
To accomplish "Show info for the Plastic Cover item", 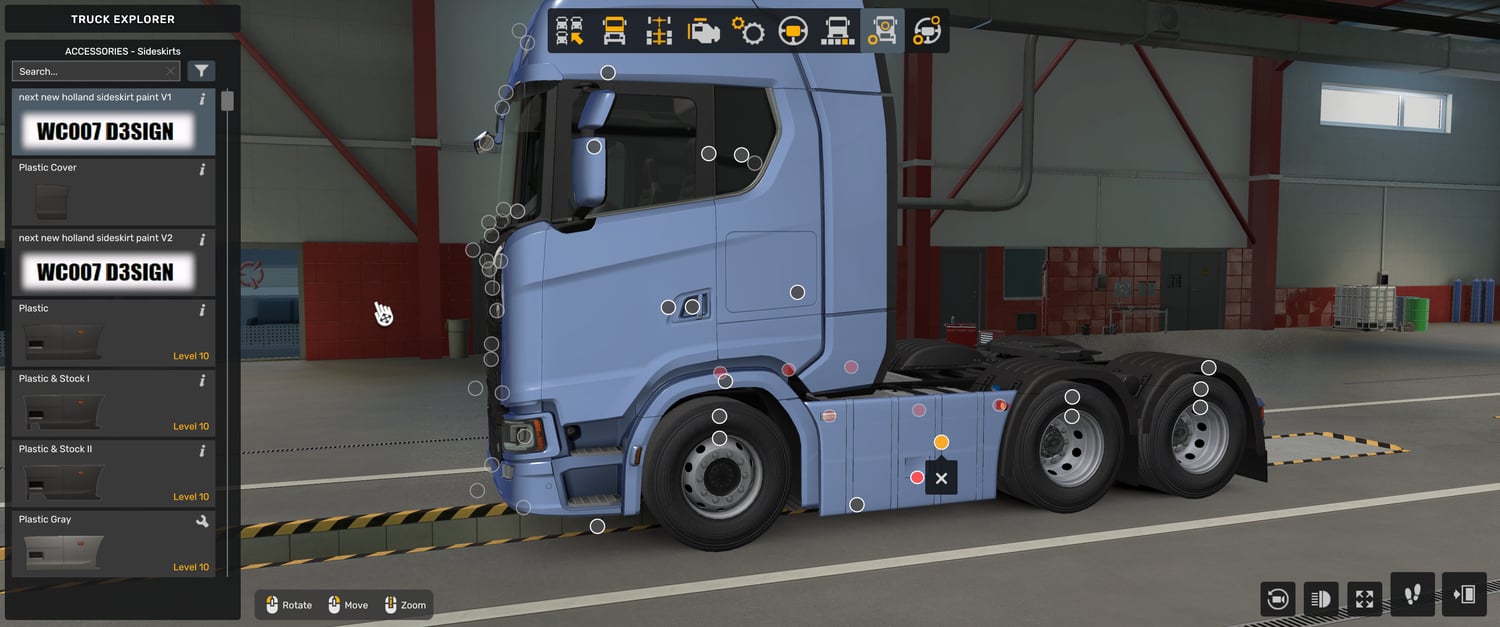I will 202,169.
